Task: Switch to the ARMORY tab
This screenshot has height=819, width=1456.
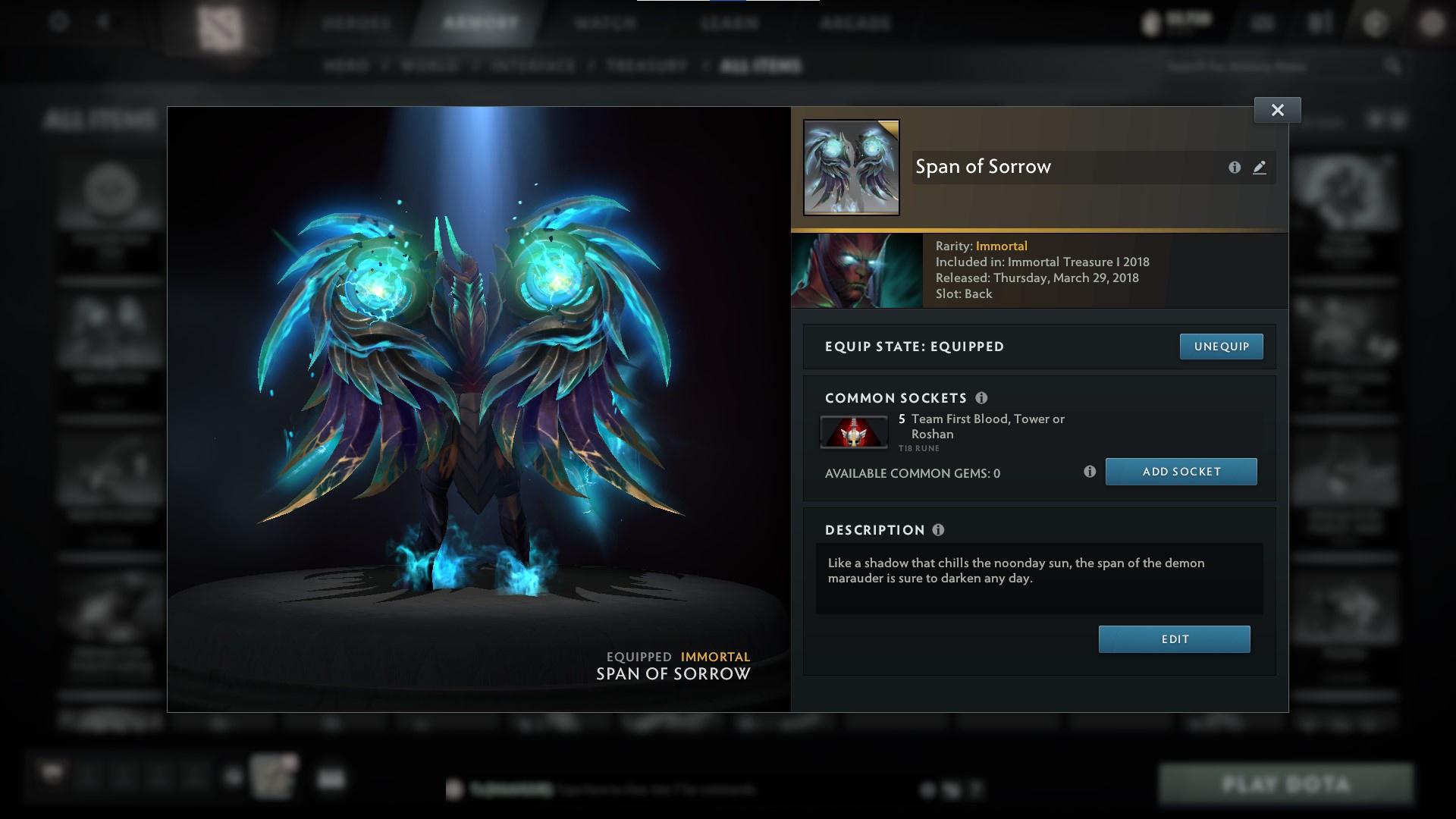Action: pyautogui.click(x=477, y=21)
